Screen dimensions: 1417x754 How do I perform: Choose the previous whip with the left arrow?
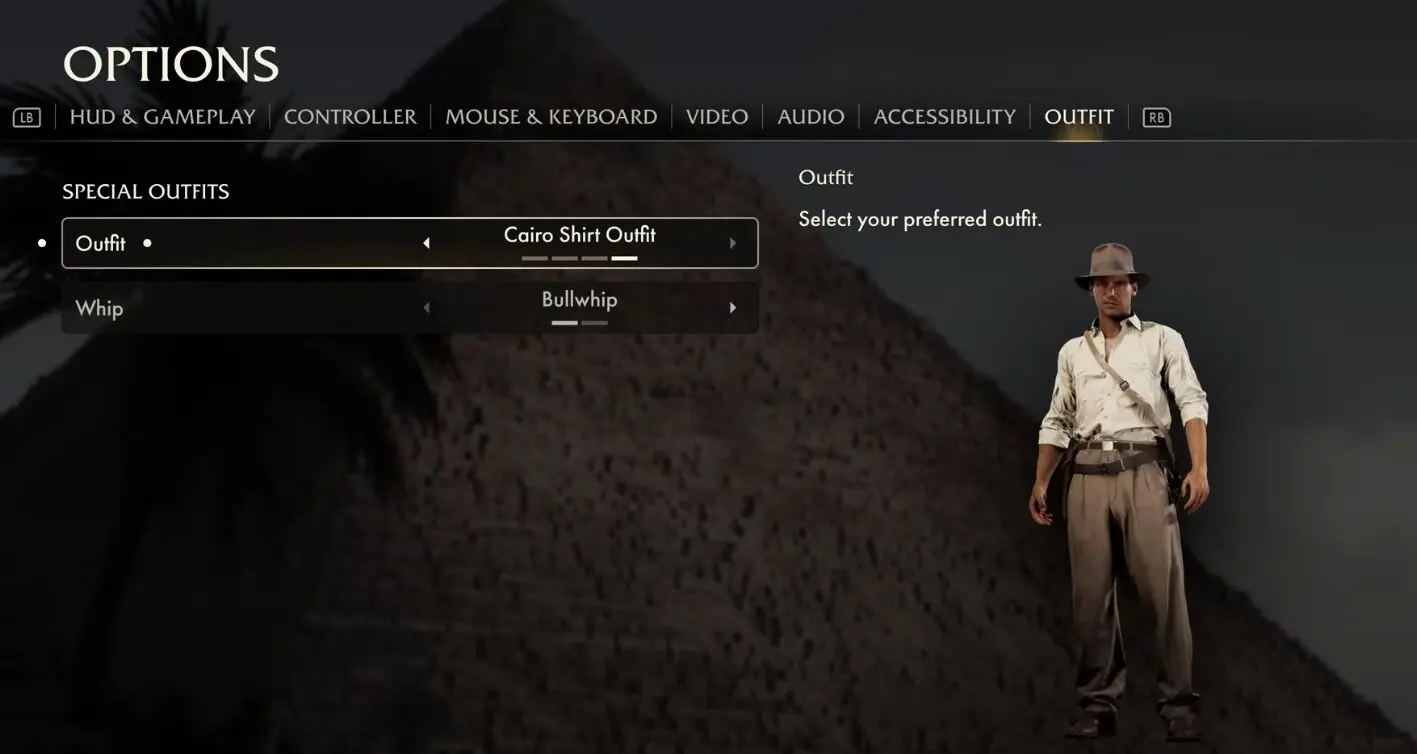(427, 308)
